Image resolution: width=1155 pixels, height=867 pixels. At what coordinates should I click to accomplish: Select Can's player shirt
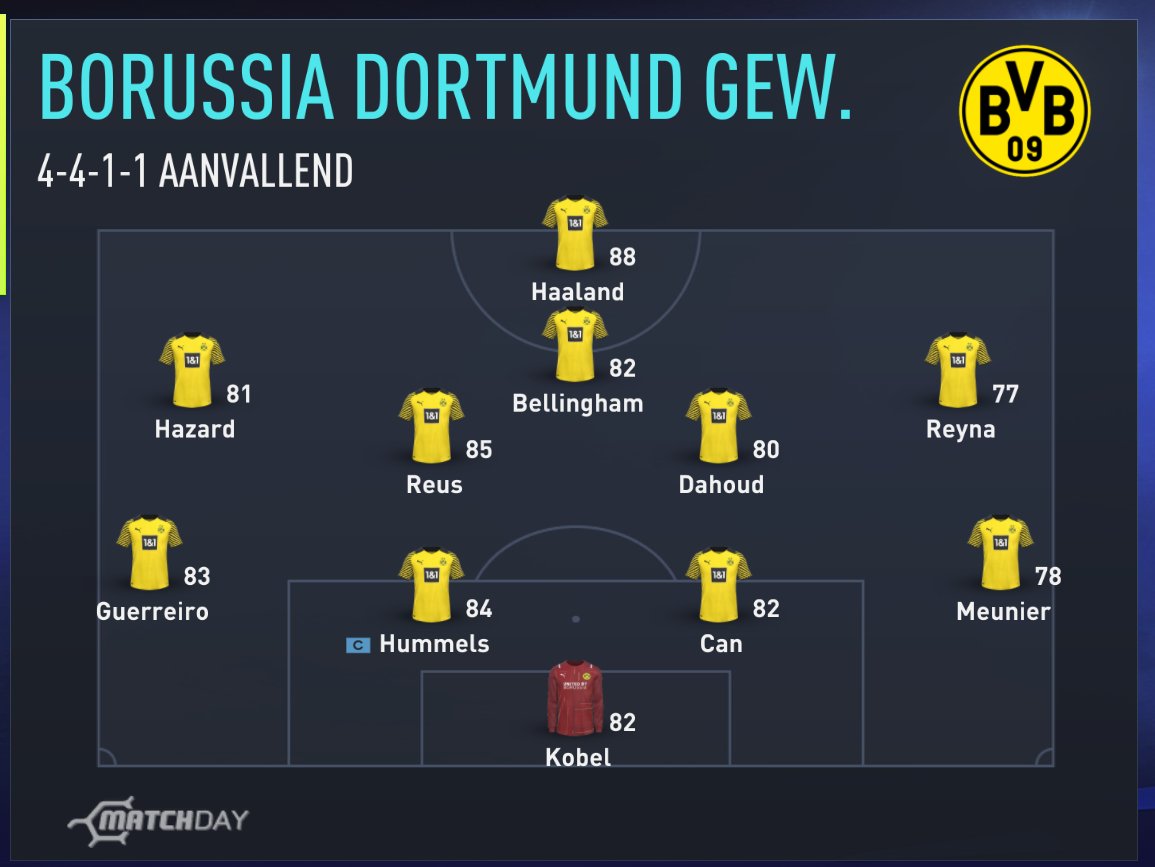718,585
